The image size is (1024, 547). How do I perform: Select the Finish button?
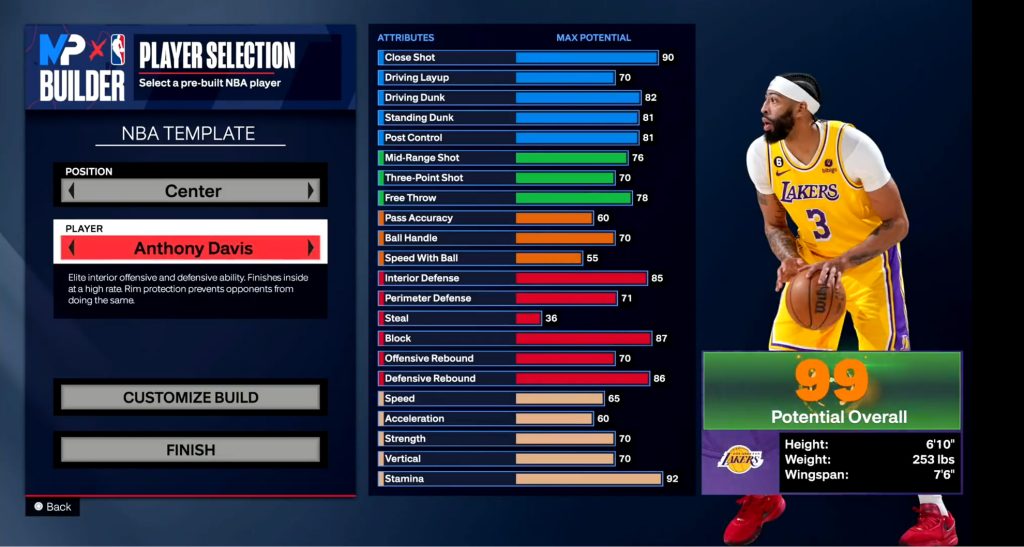pyautogui.click(x=190, y=450)
